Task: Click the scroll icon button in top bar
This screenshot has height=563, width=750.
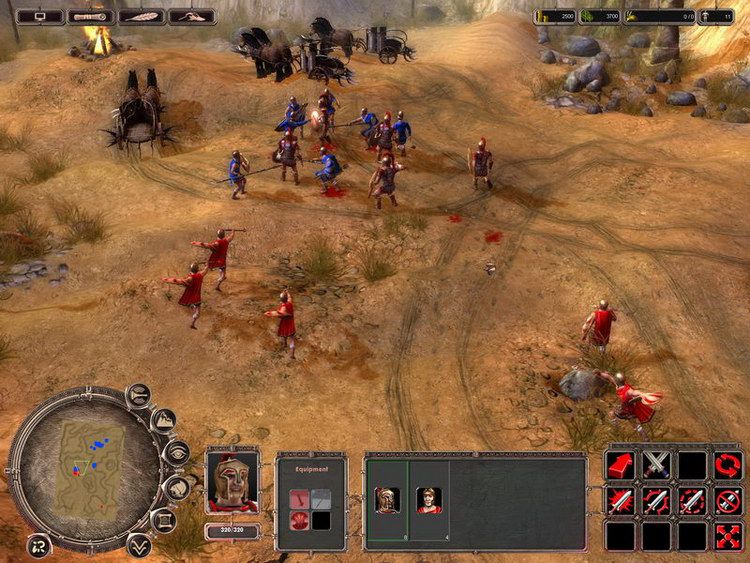Action: click(x=92, y=16)
